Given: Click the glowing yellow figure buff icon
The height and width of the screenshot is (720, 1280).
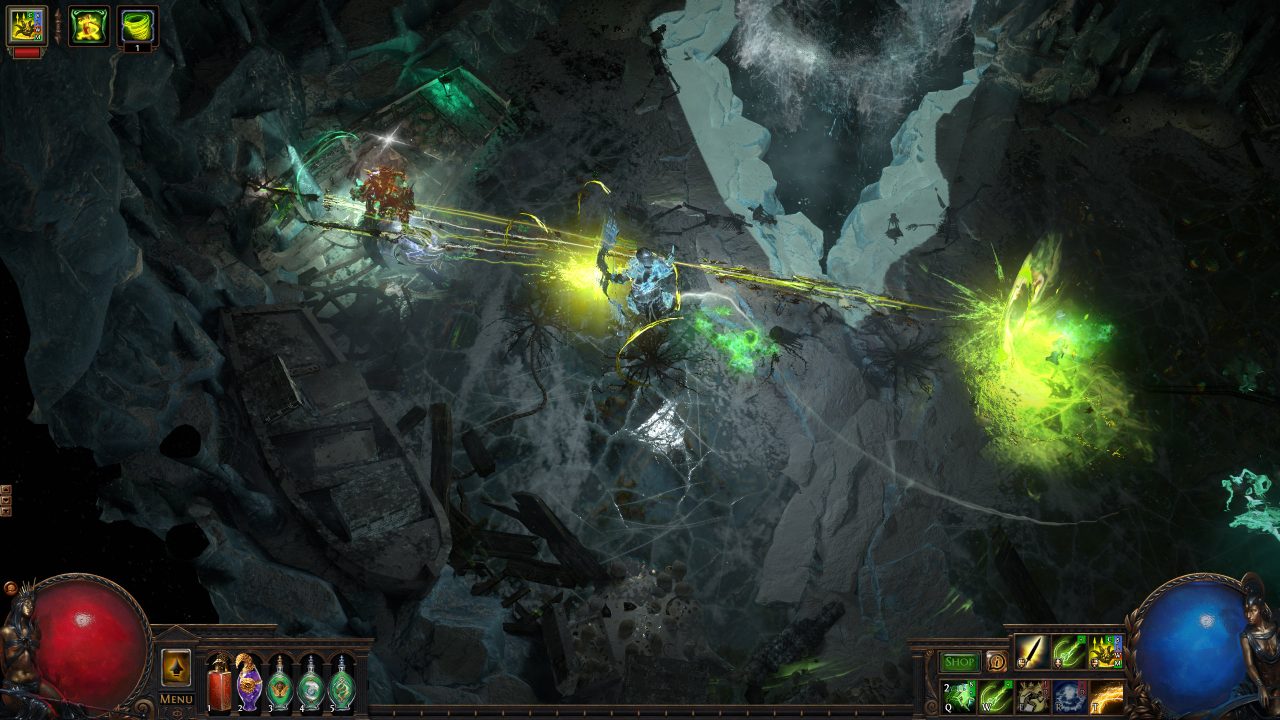Looking at the screenshot, I should tap(88, 26).
